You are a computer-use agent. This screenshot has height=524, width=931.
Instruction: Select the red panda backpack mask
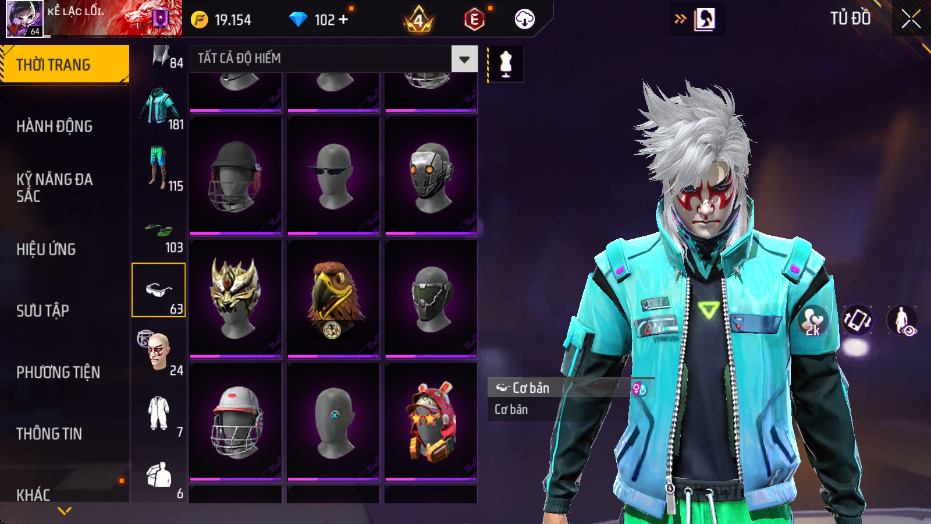point(430,419)
